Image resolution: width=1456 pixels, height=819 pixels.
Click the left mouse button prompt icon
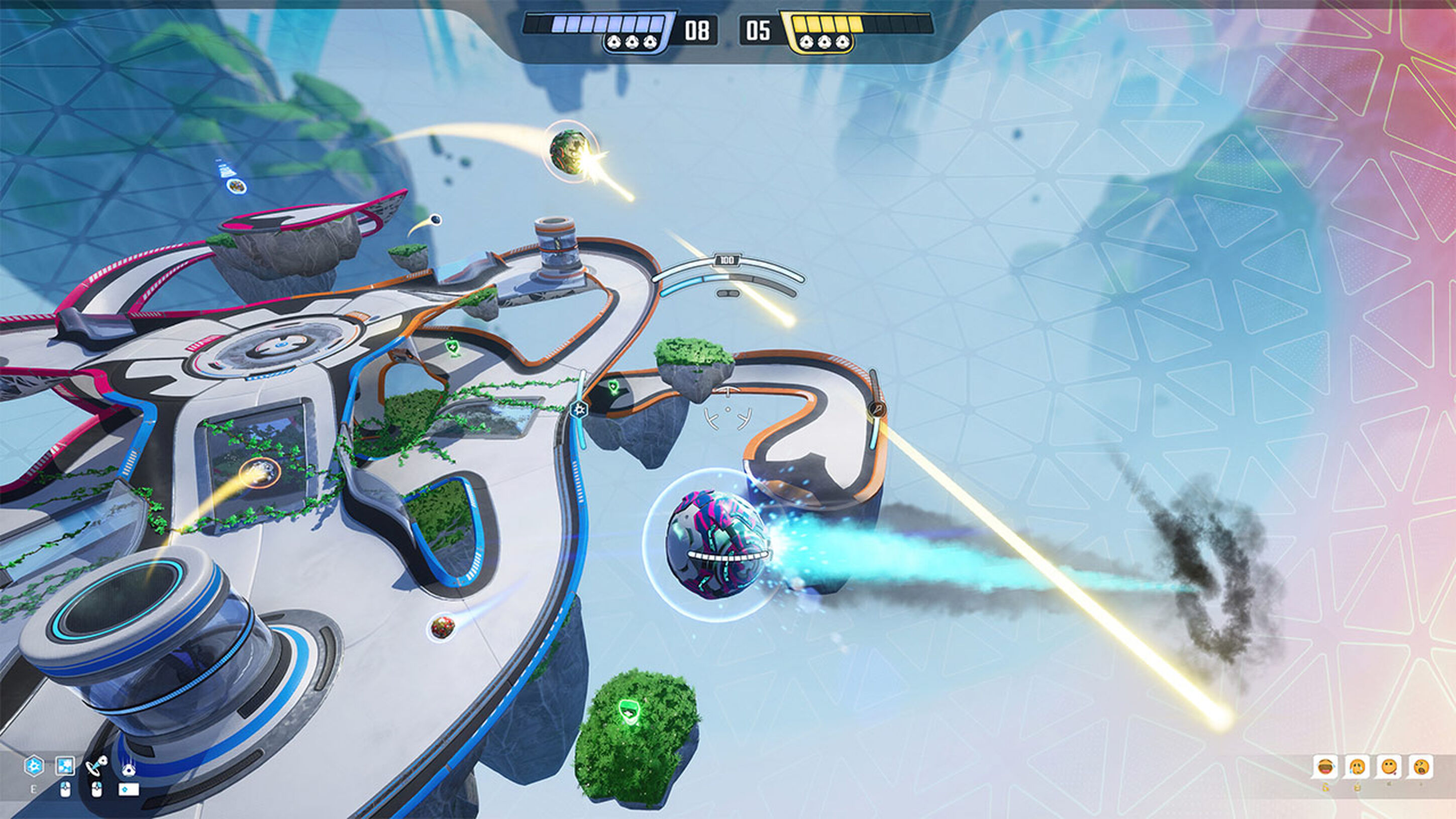click(x=65, y=789)
